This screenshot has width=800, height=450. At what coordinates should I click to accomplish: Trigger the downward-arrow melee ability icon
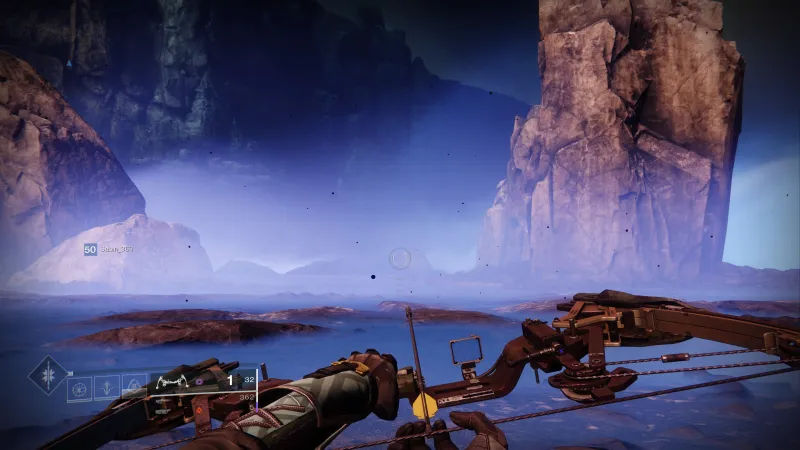click(x=105, y=387)
